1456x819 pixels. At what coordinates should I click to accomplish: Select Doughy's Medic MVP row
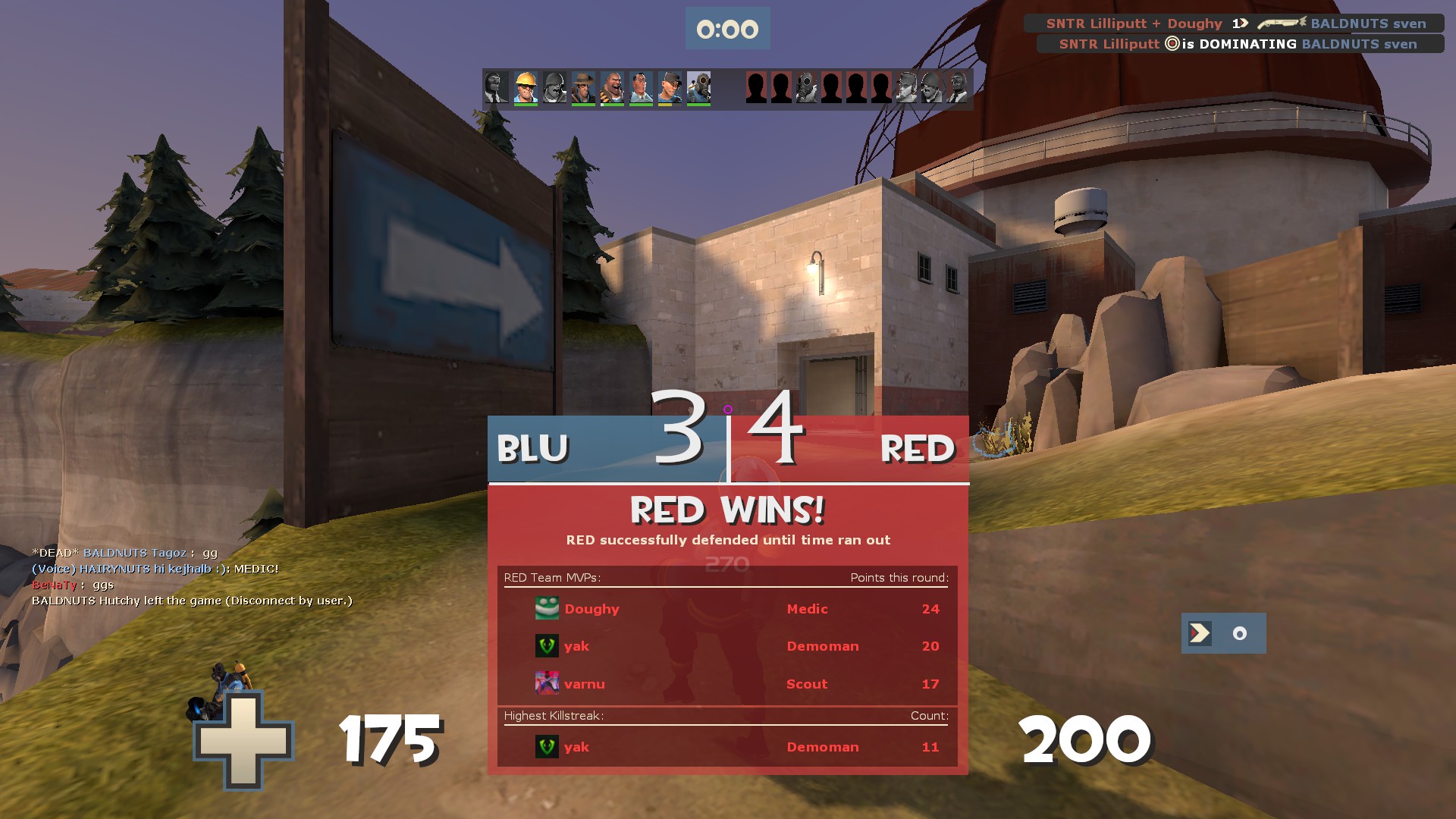click(726, 609)
